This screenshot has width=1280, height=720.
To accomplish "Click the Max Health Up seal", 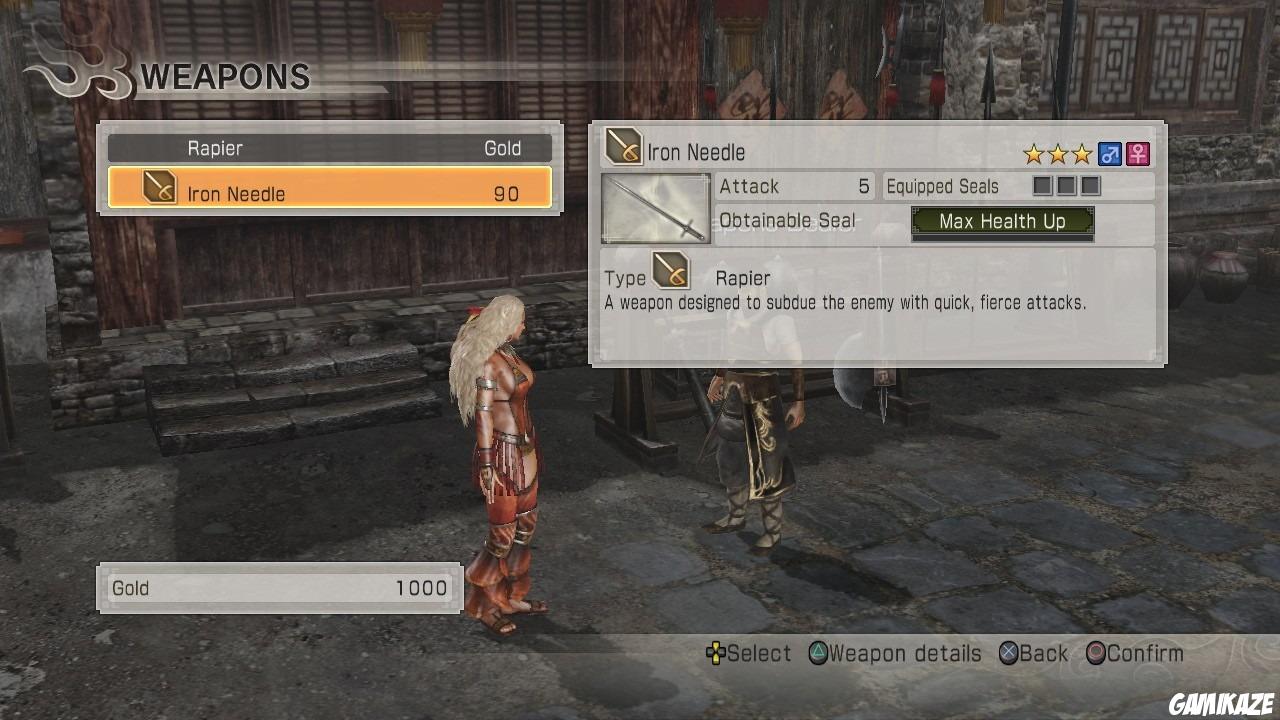I will point(1003,221).
